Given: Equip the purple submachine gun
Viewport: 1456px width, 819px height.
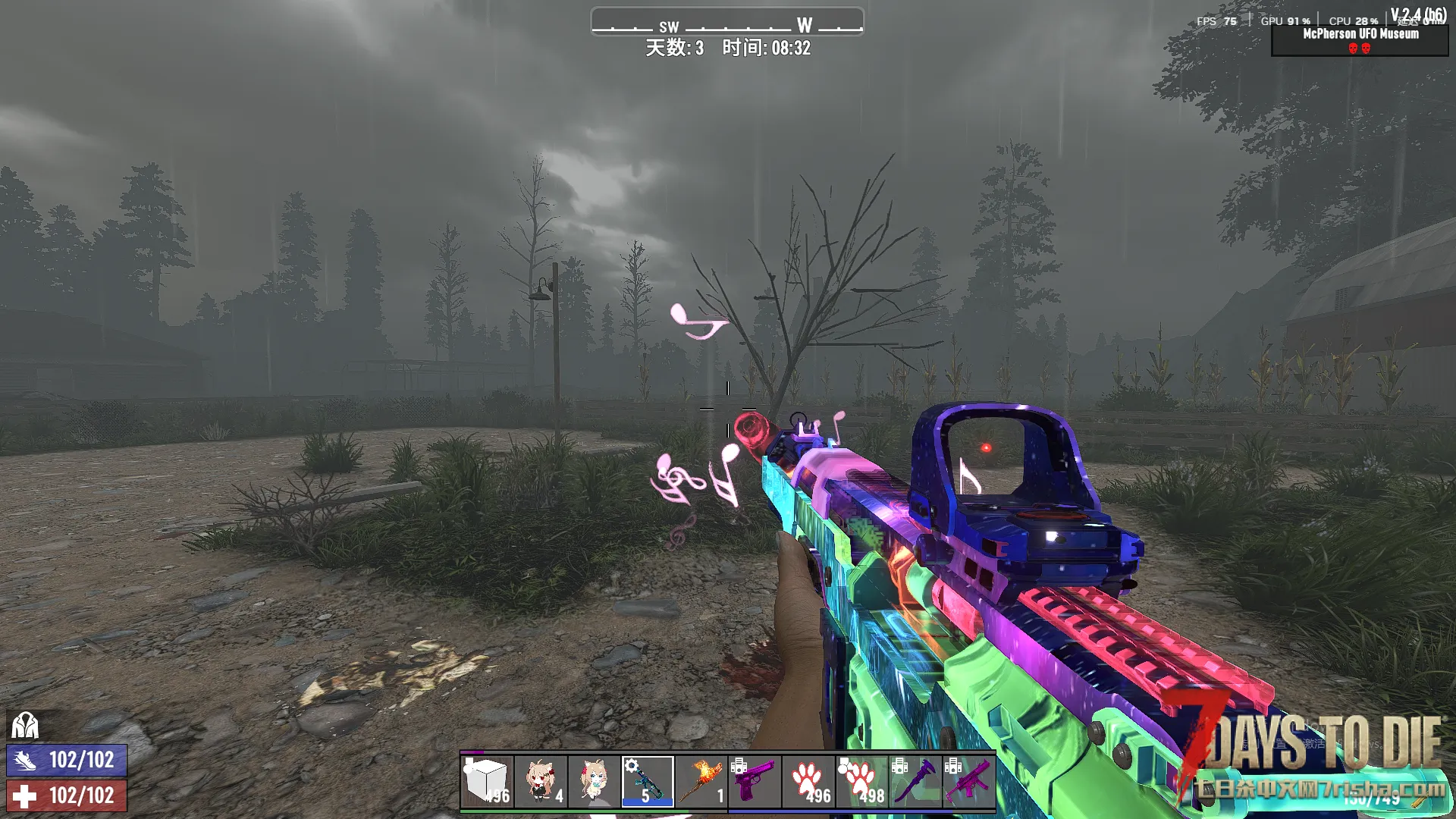Looking at the screenshot, I should (x=968, y=781).
